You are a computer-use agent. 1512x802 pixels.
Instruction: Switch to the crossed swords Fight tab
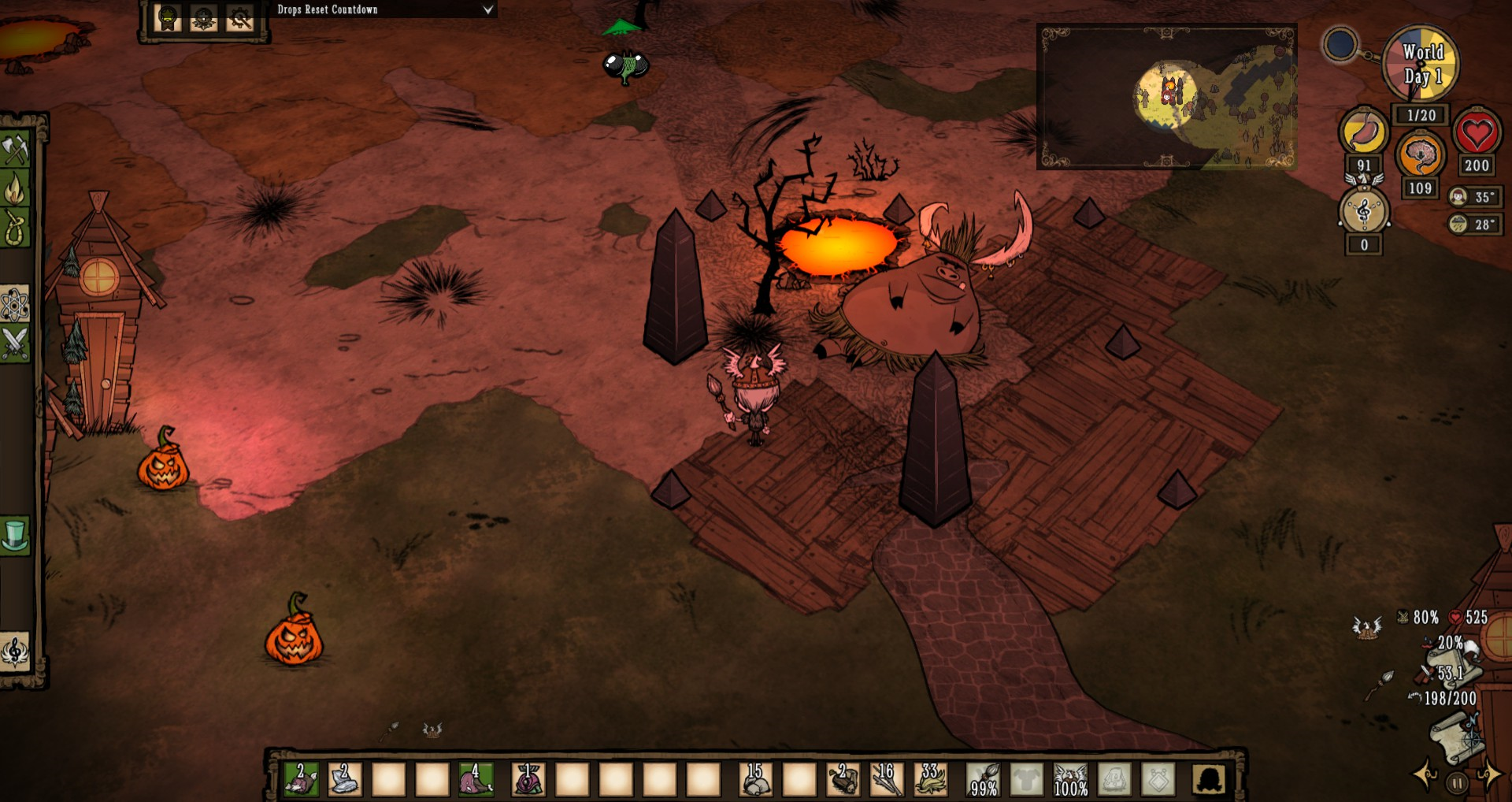pos(15,343)
